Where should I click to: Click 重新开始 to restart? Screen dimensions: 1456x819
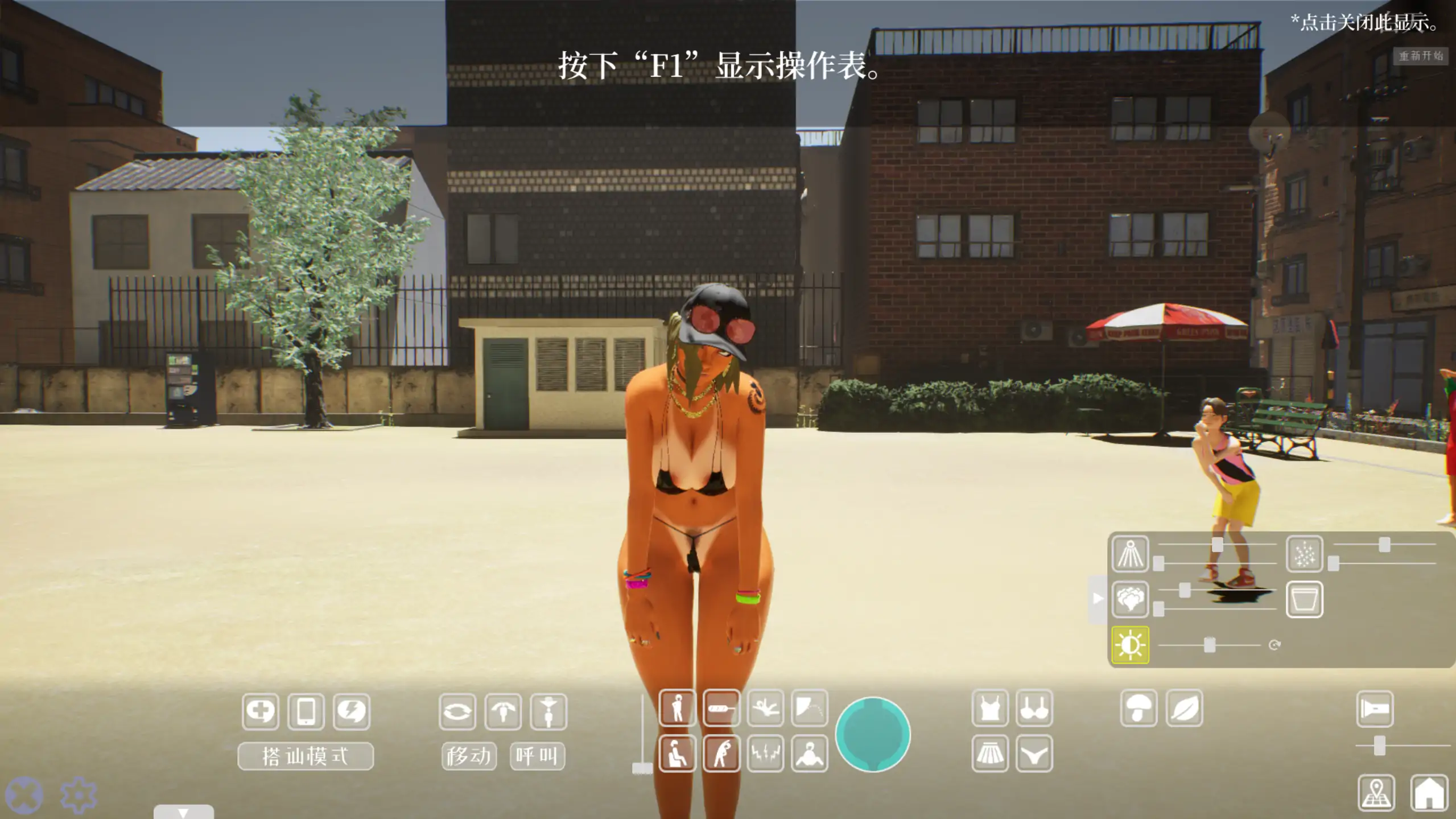coord(1420,56)
